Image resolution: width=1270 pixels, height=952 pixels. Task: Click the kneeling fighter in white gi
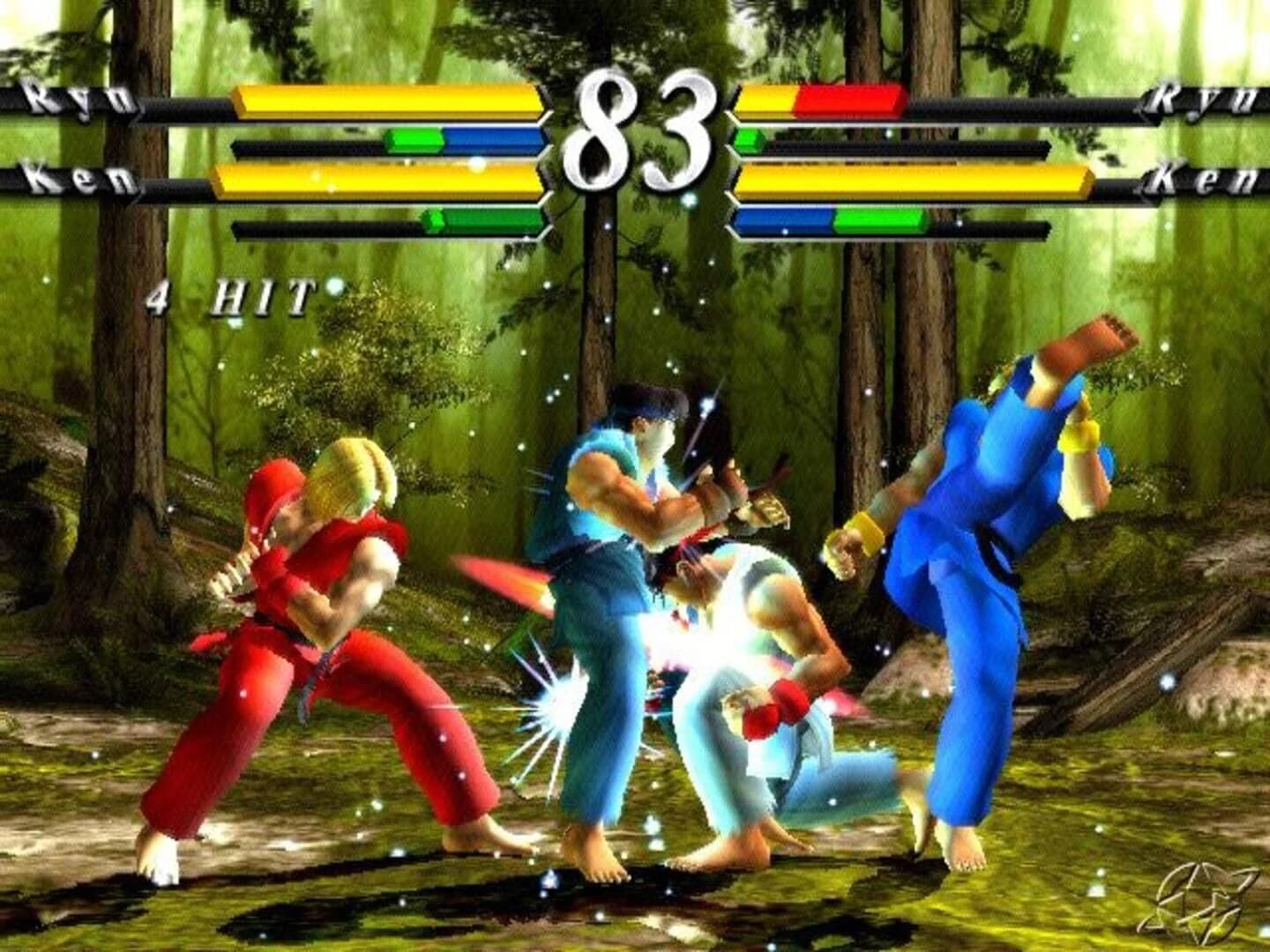pos(758,670)
